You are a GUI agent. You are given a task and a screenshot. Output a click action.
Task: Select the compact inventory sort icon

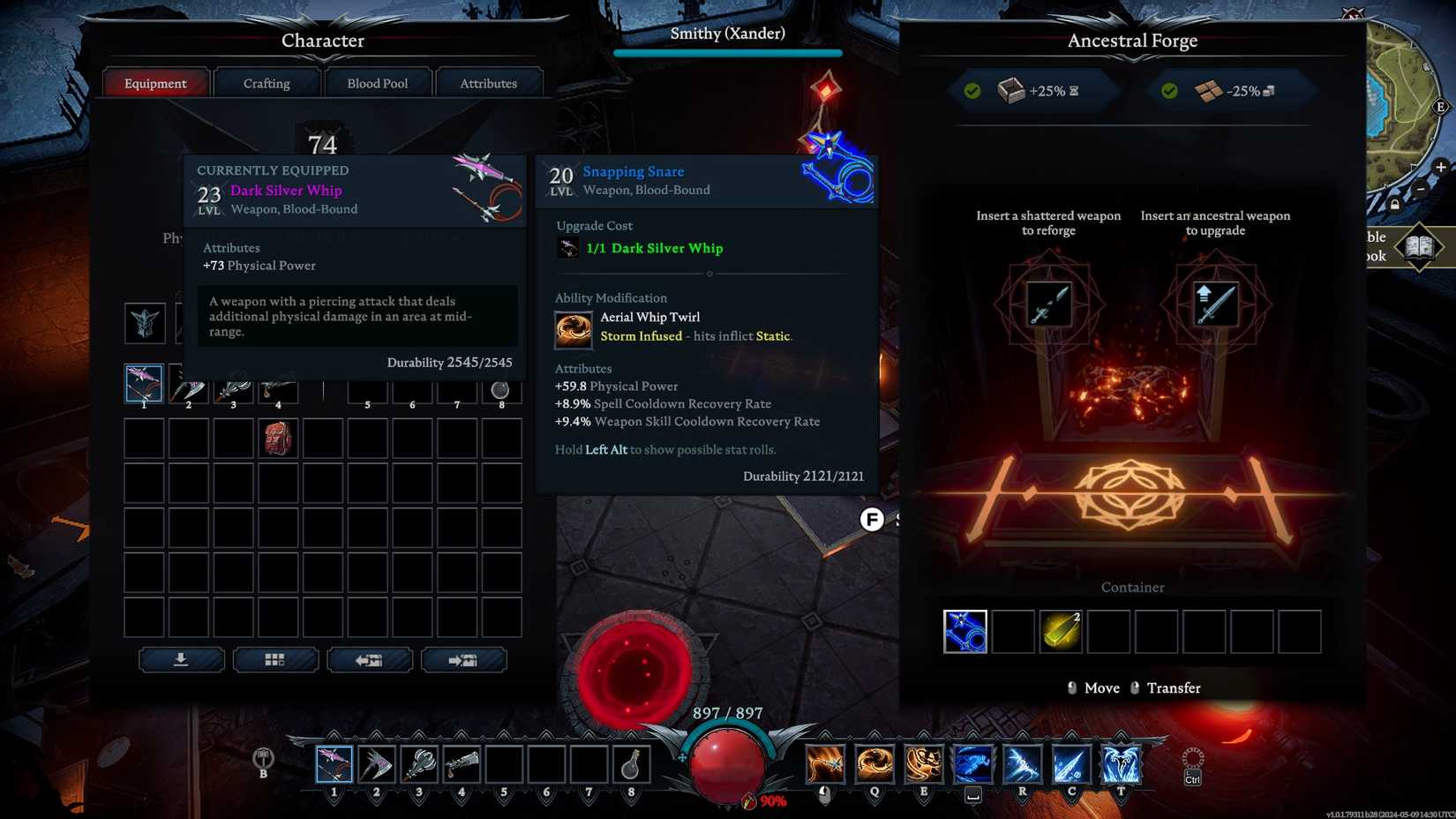pyautogui.click(x=275, y=659)
